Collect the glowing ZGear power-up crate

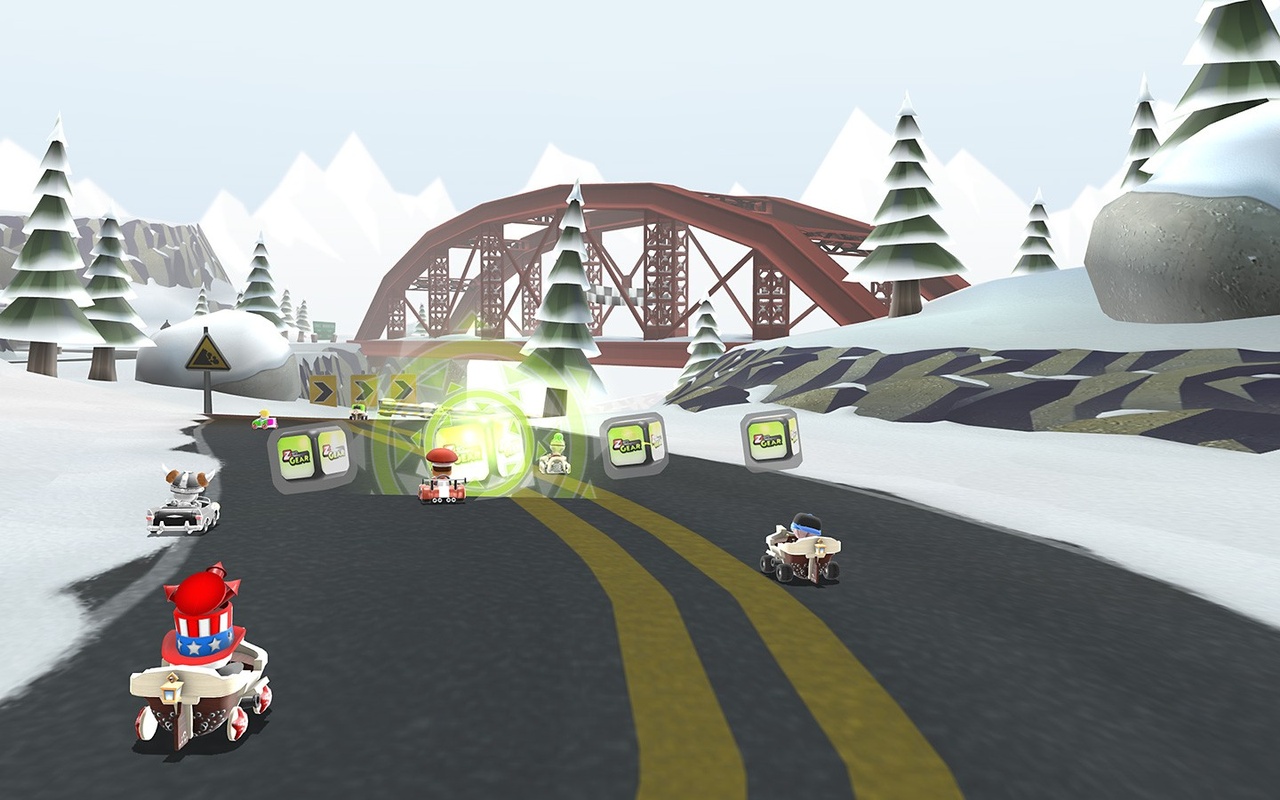(480, 440)
